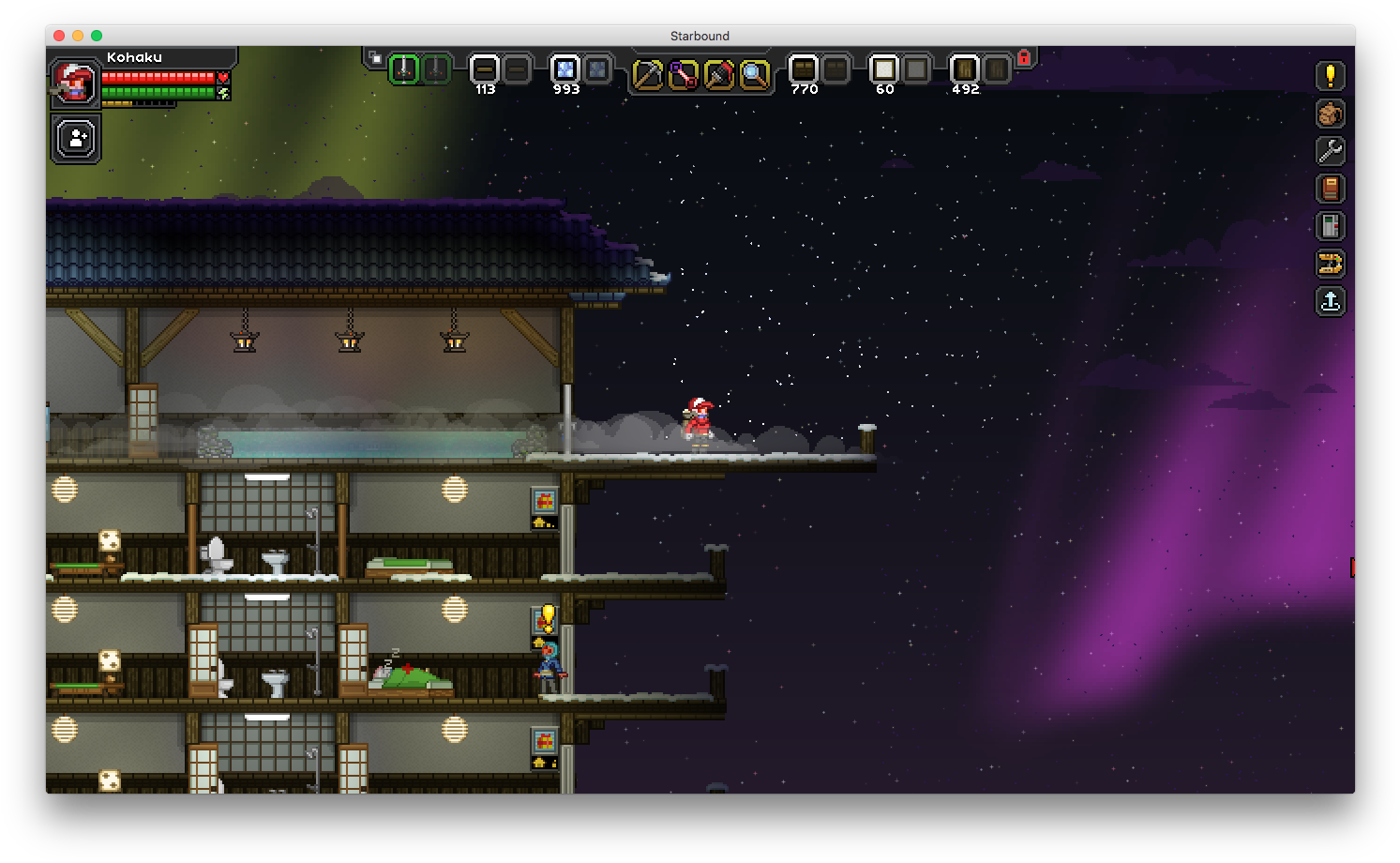Open the red codex book
The image size is (1400, 863).
tap(1330, 189)
